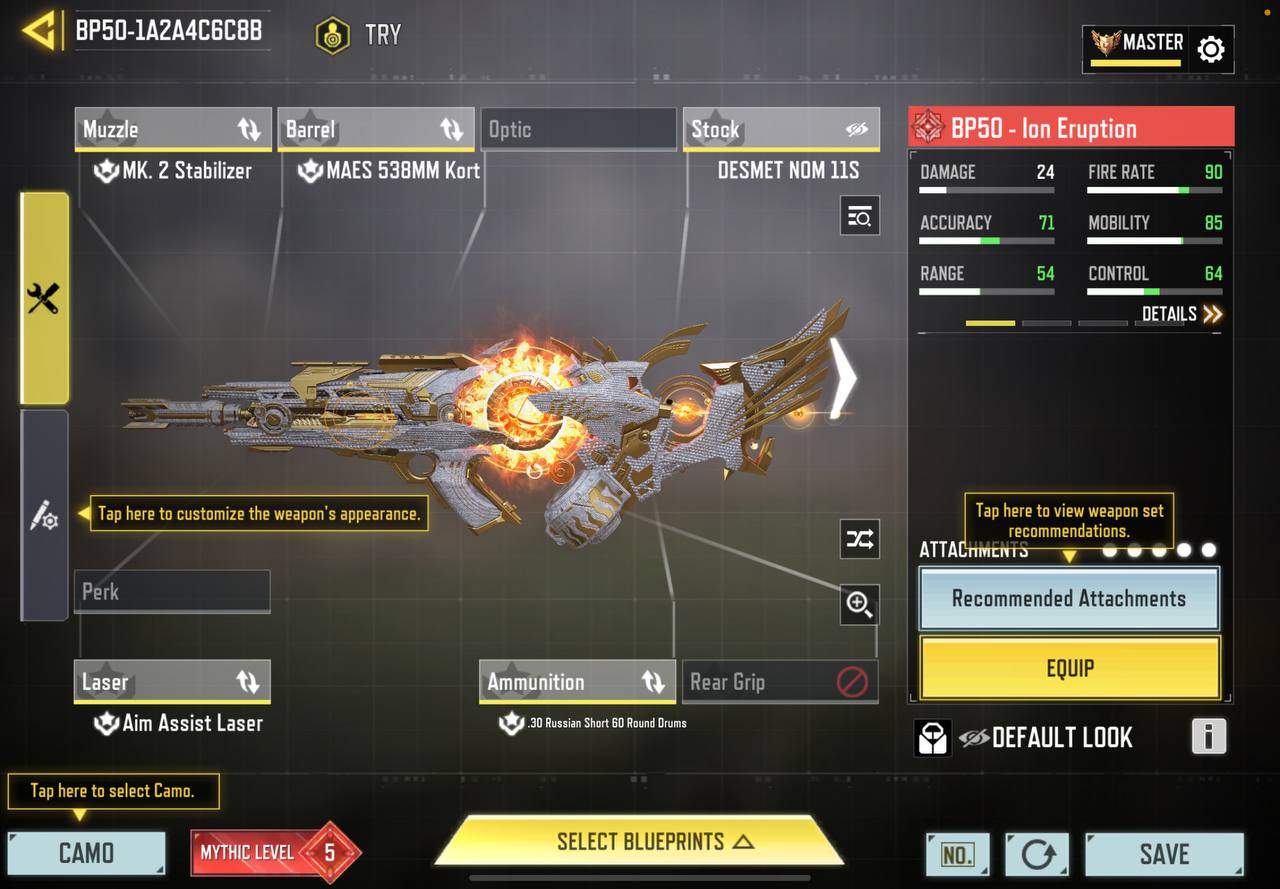
Task: Open weapon stat DETAILS
Action: tap(1182, 314)
